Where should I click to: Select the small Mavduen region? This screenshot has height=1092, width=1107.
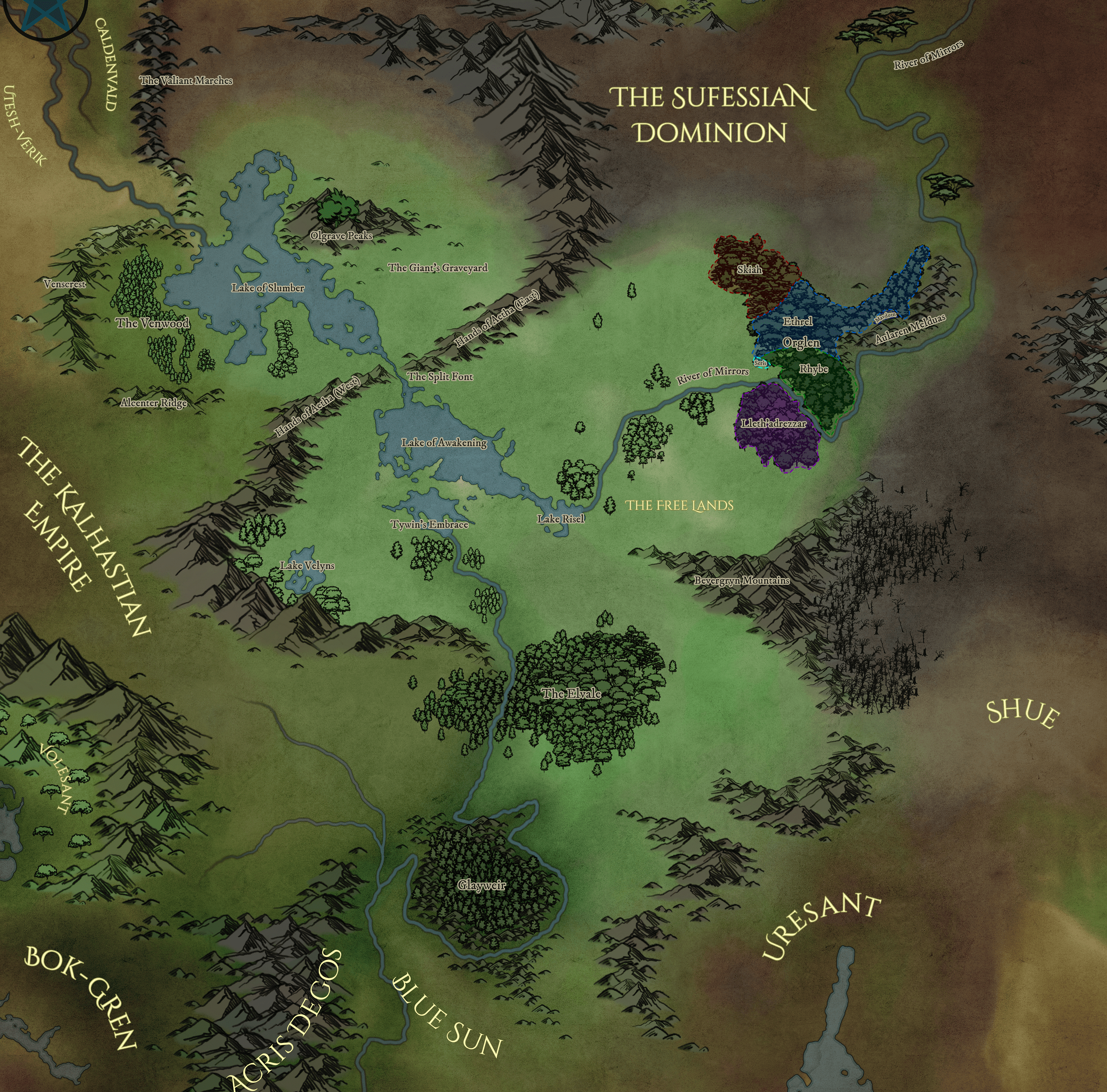885,316
